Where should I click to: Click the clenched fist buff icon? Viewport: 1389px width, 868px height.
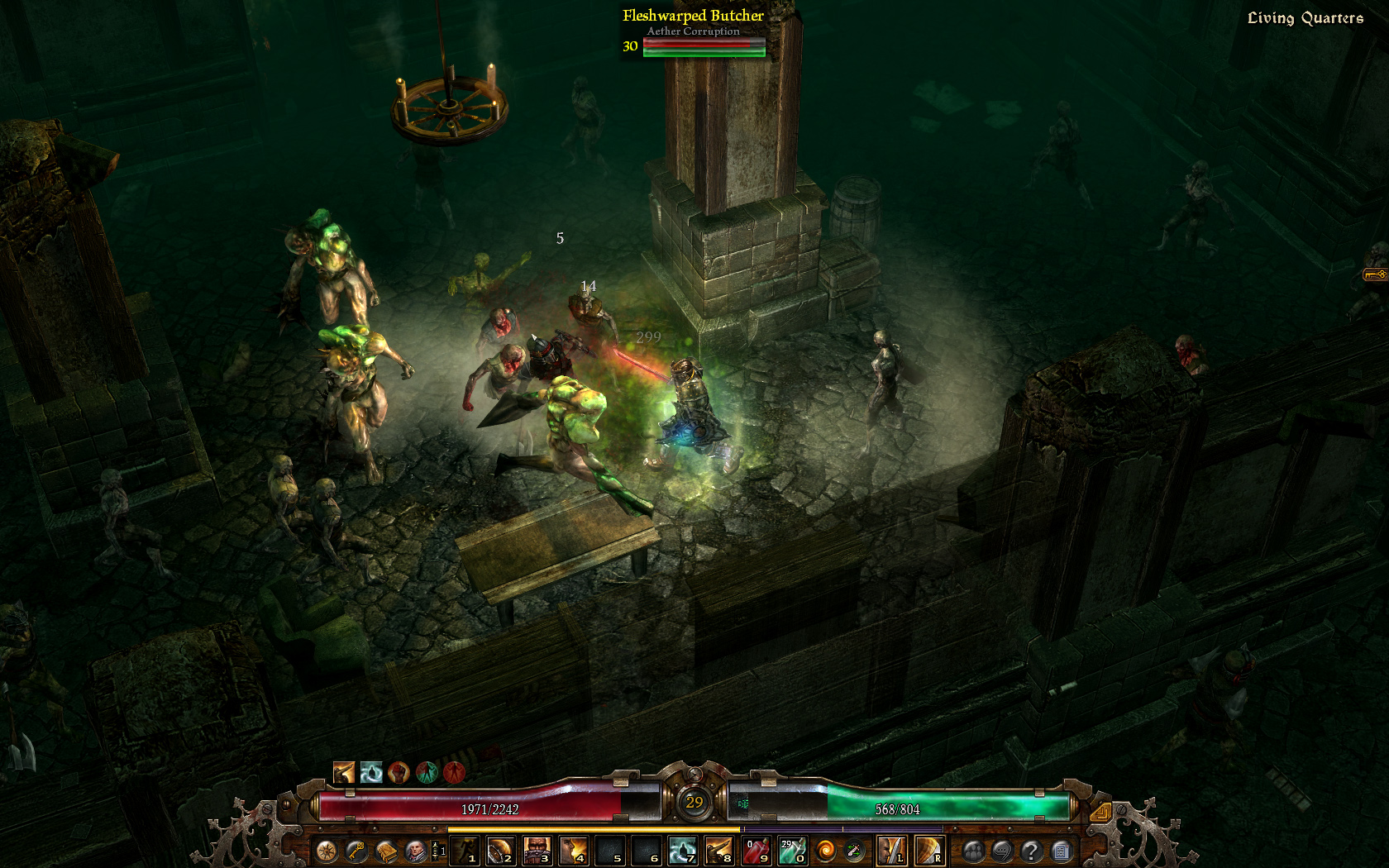pyautogui.click(x=399, y=772)
